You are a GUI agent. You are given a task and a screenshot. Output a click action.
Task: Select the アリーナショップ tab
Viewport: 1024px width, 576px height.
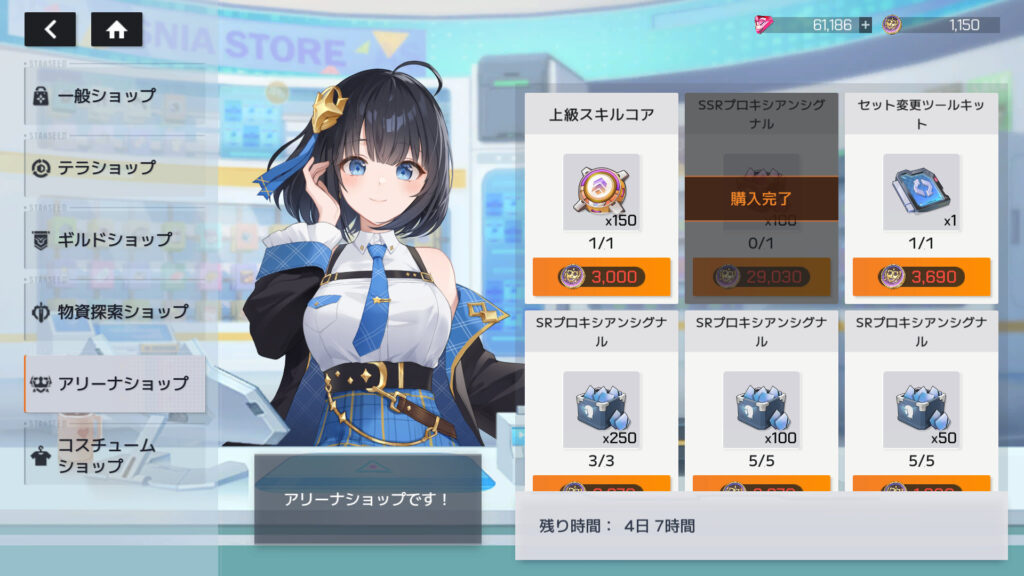coord(114,383)
